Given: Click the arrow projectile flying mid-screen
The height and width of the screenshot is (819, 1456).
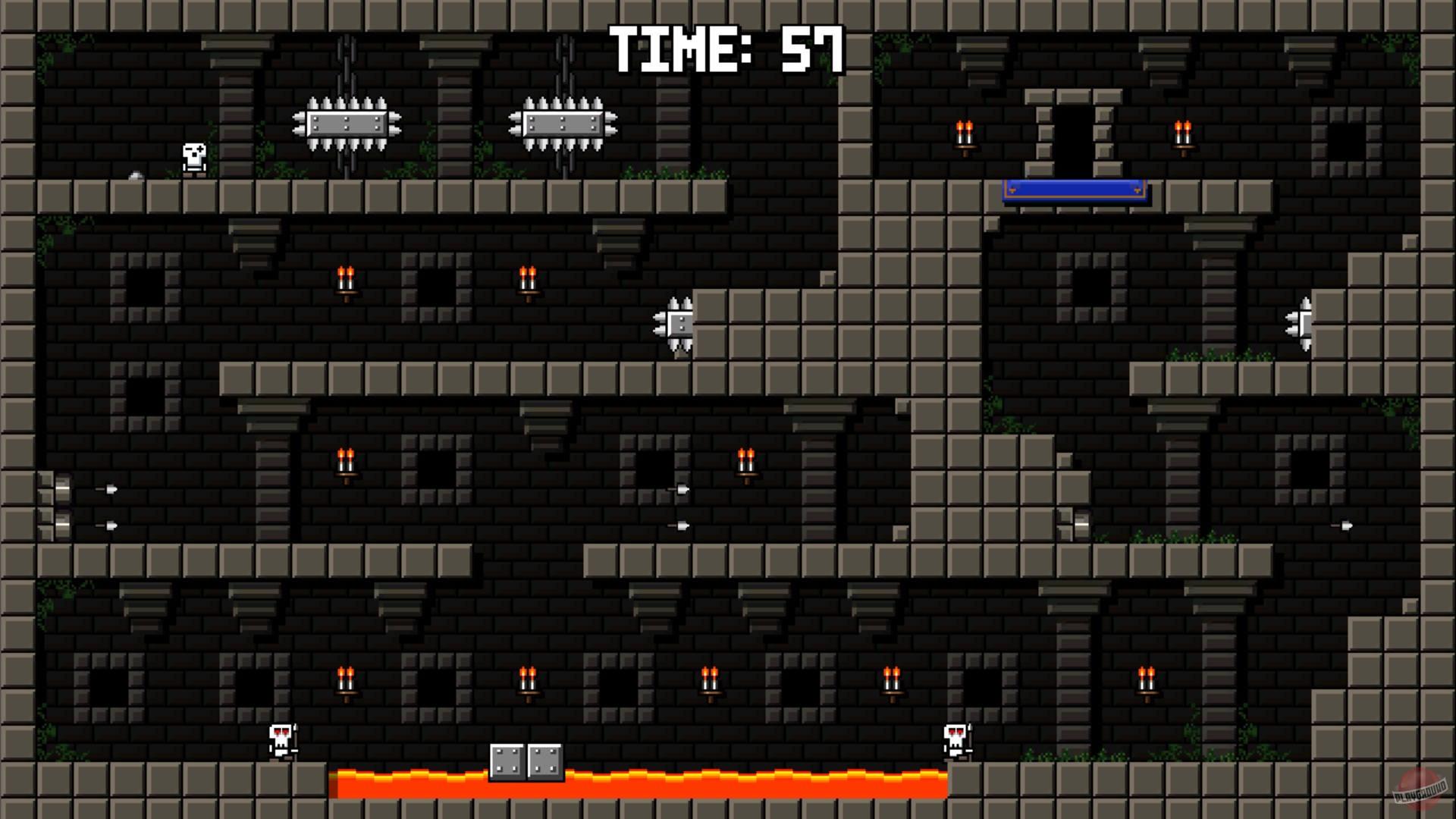Looking at the screenshot, I should pyautogui.click(x=680, y=489).
